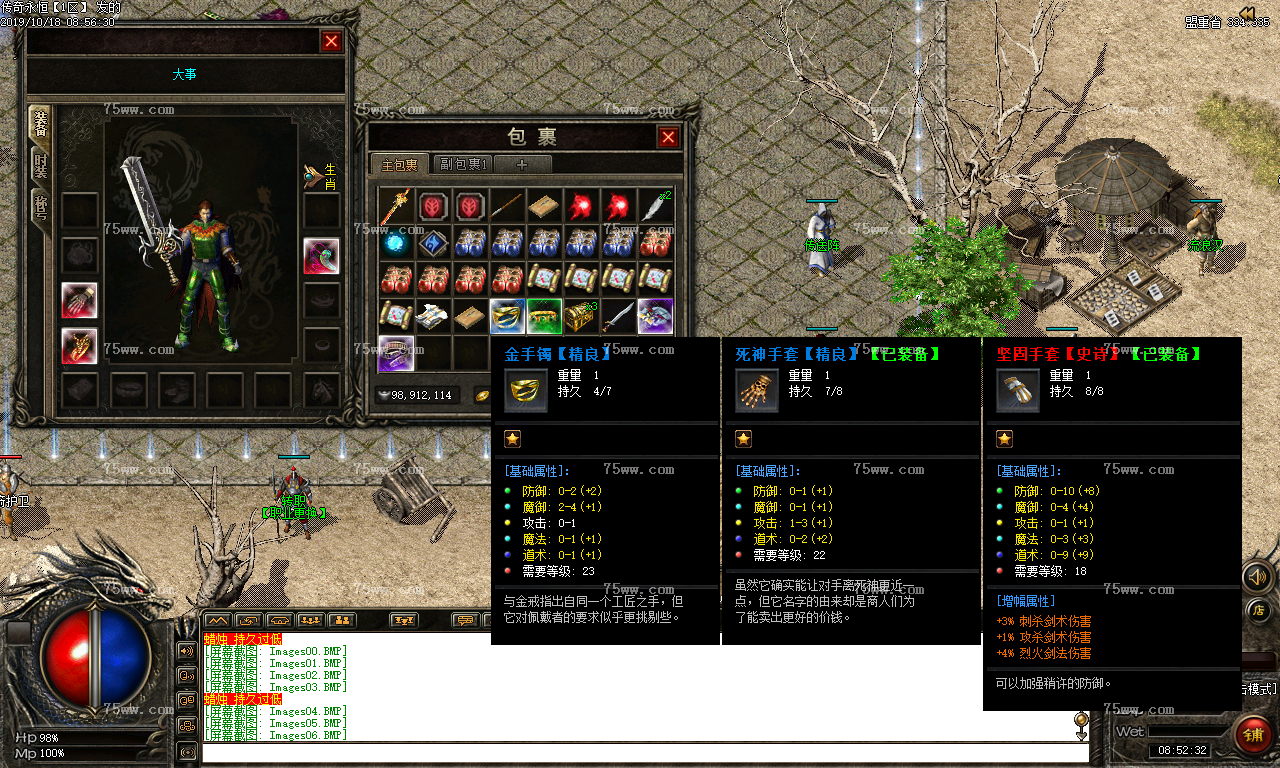Image resolution: width=1280 pixels, height=768 pixels.
Task: Switch to the 副包裹1 bag tab
Action: tap(463, 164)
